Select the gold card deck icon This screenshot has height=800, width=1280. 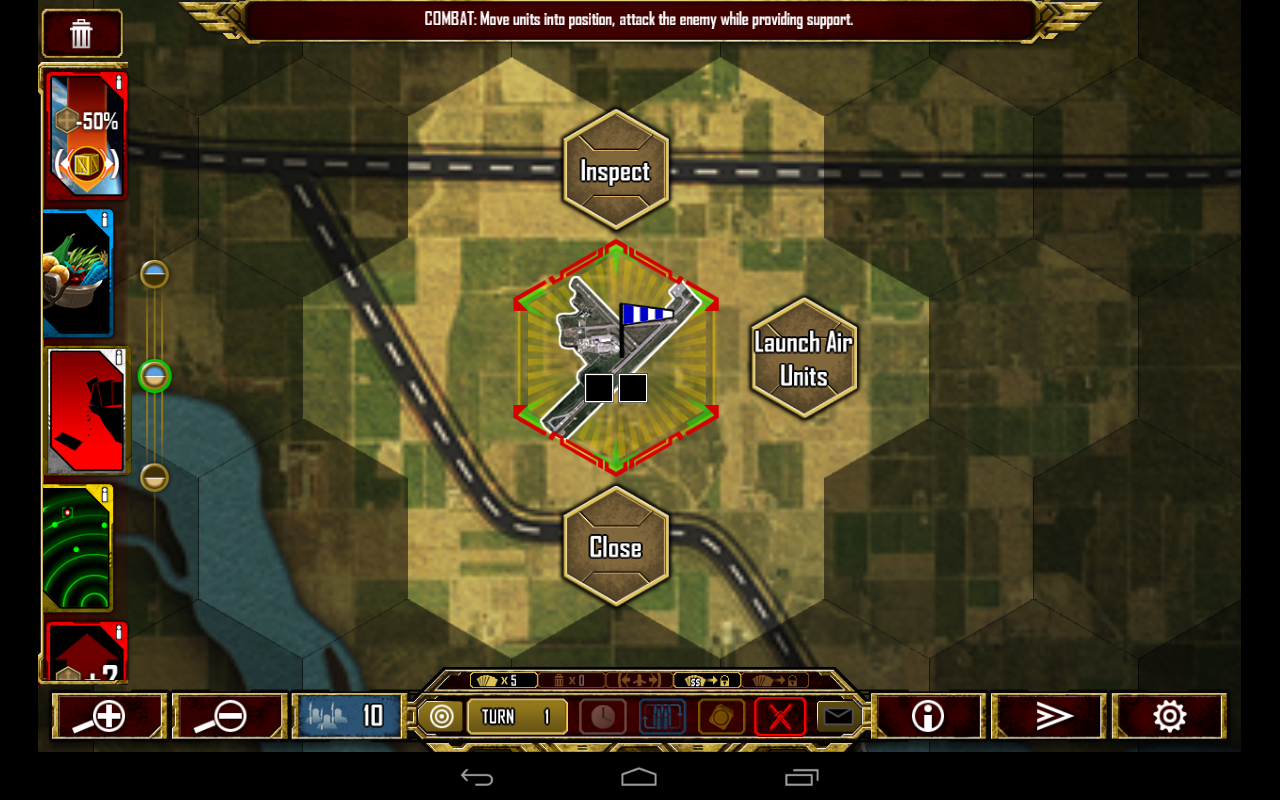[x=720, y=716]
